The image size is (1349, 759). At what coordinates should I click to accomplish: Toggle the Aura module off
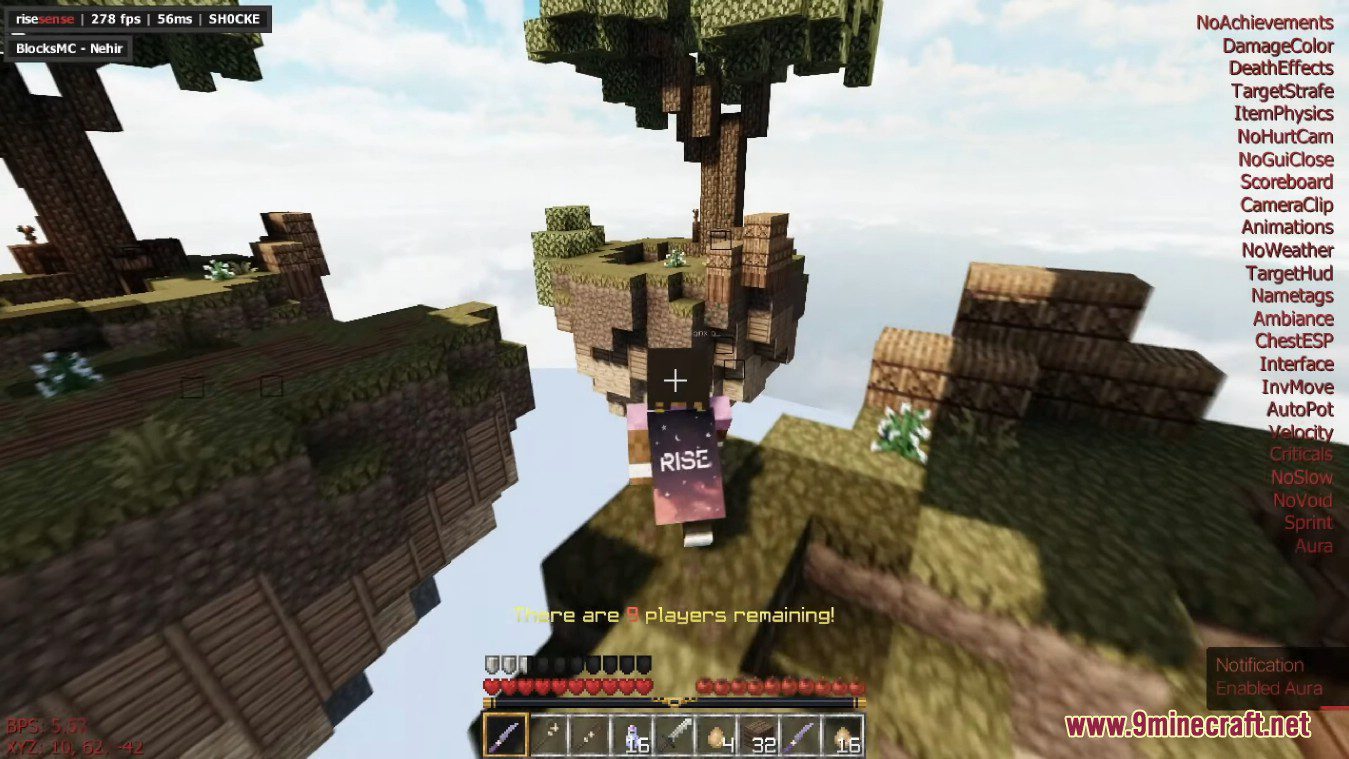tap(1312, 546)
